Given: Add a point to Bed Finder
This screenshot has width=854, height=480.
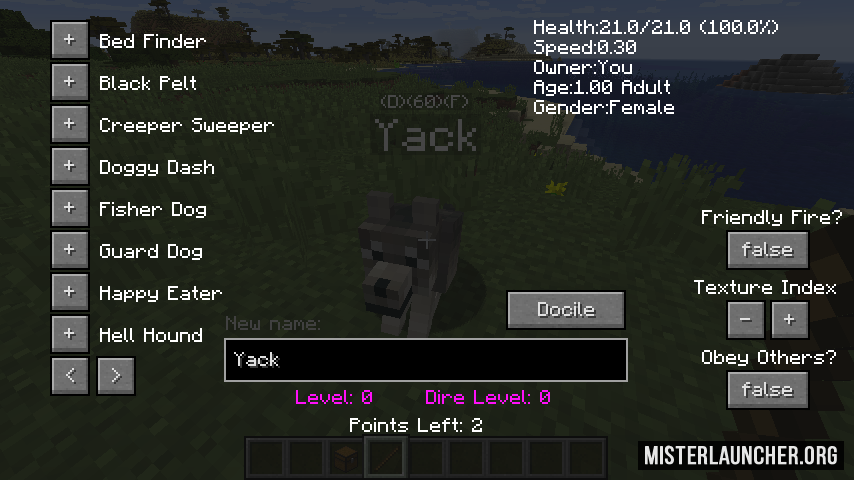Looking at the screenshot, I should [x=69, y=41].
